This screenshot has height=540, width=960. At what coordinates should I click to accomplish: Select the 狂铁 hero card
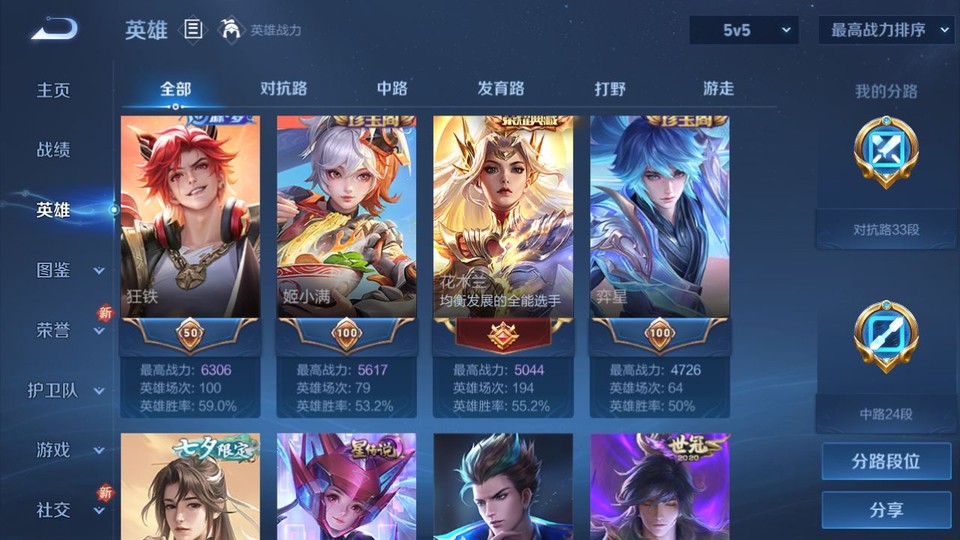pyautogui.click(x=190, y=220)
